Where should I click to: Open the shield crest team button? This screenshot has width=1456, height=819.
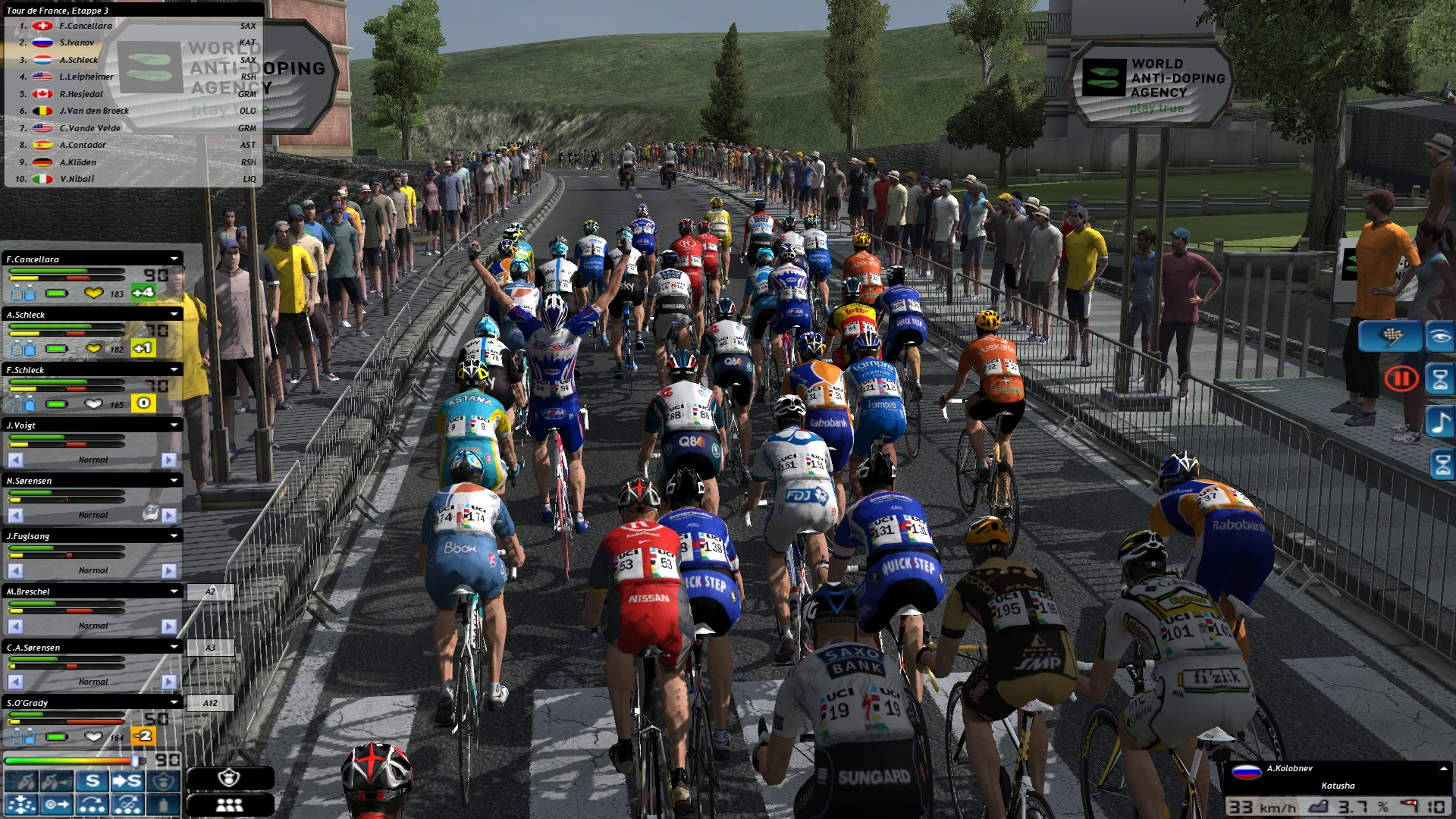(229, 778)
